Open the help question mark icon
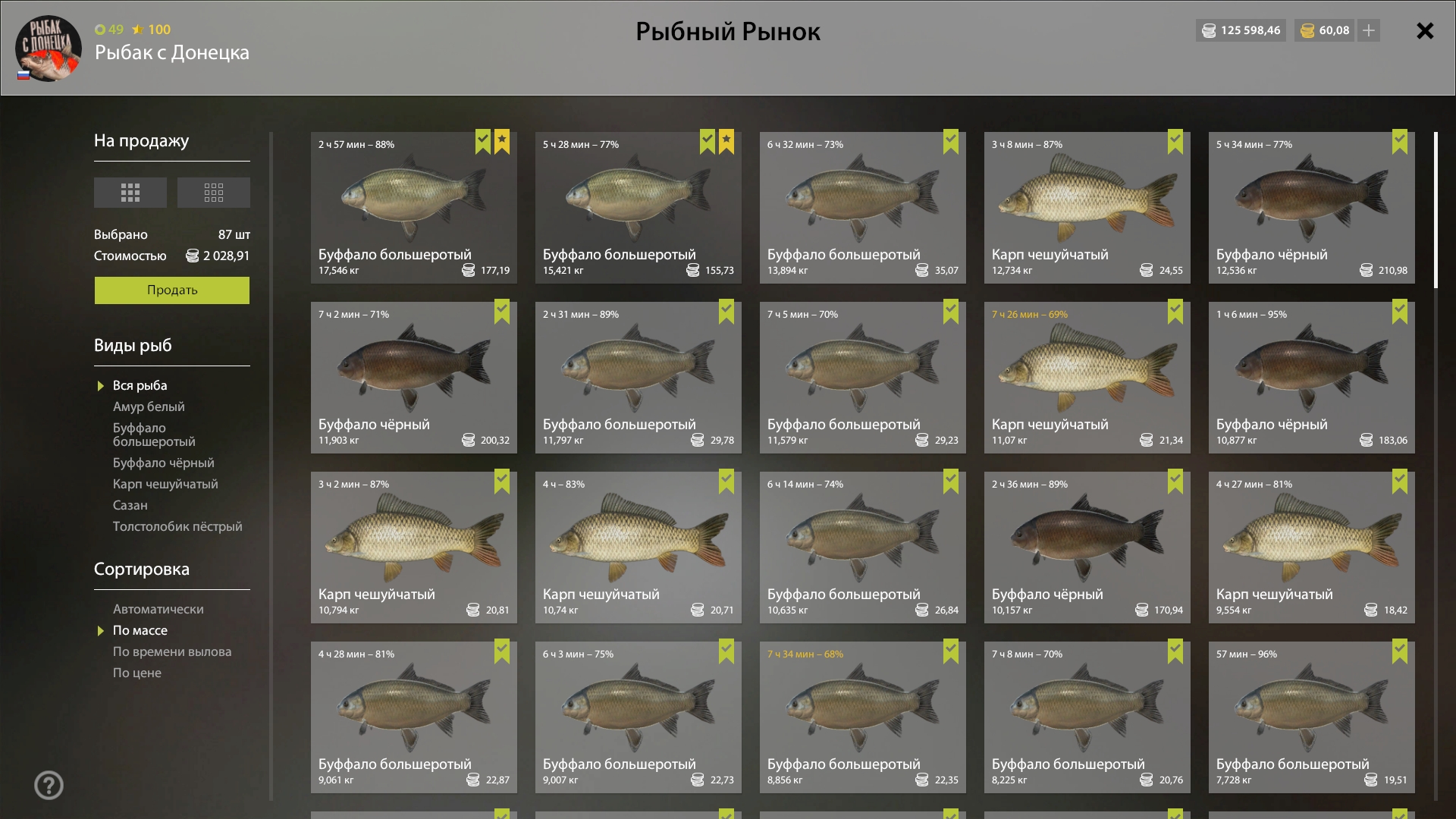The width and height of the screenshot is (1456, 819). point(49,786)
